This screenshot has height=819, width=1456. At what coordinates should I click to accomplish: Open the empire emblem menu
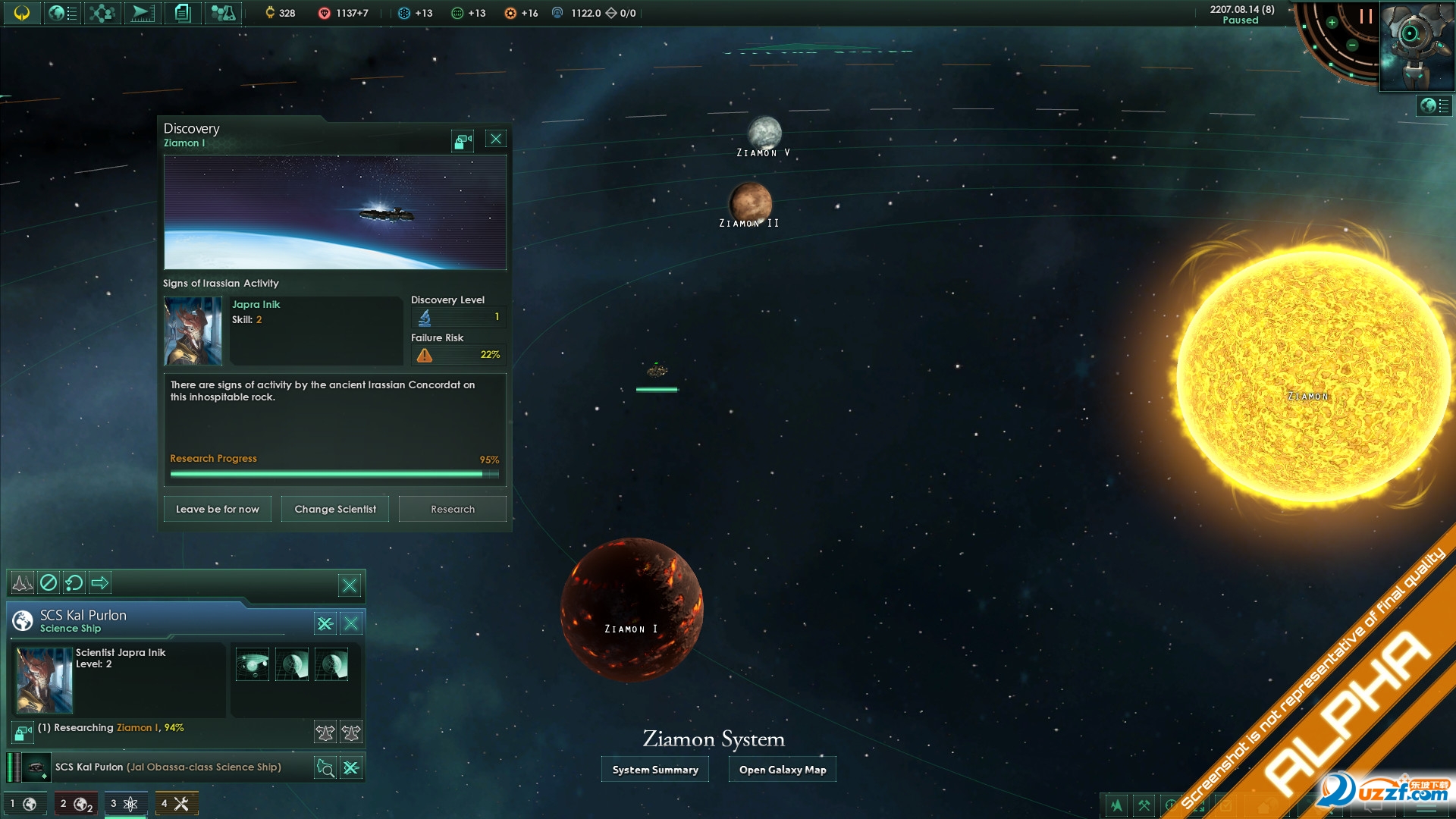click(x=22, y=13)
